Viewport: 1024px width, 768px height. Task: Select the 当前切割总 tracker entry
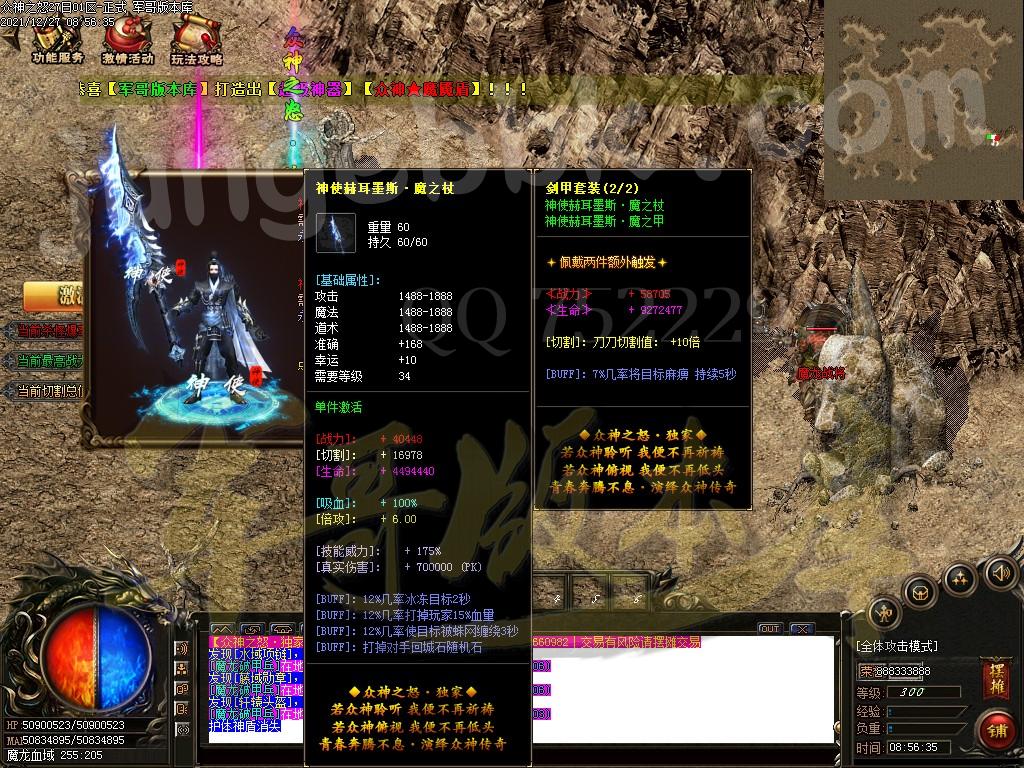[50, 390]
